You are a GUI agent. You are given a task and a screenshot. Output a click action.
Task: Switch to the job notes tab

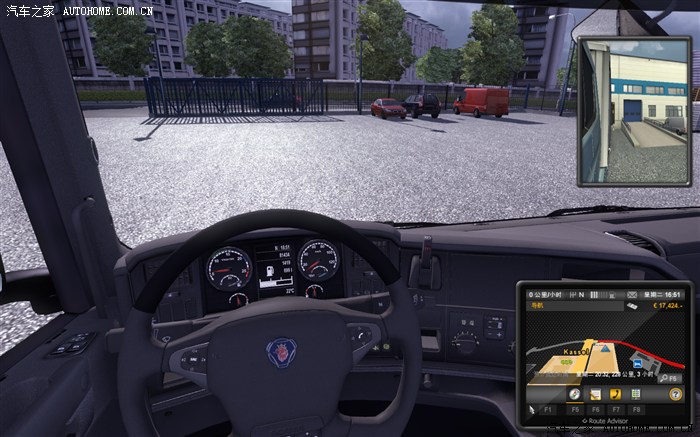point(594,394)
